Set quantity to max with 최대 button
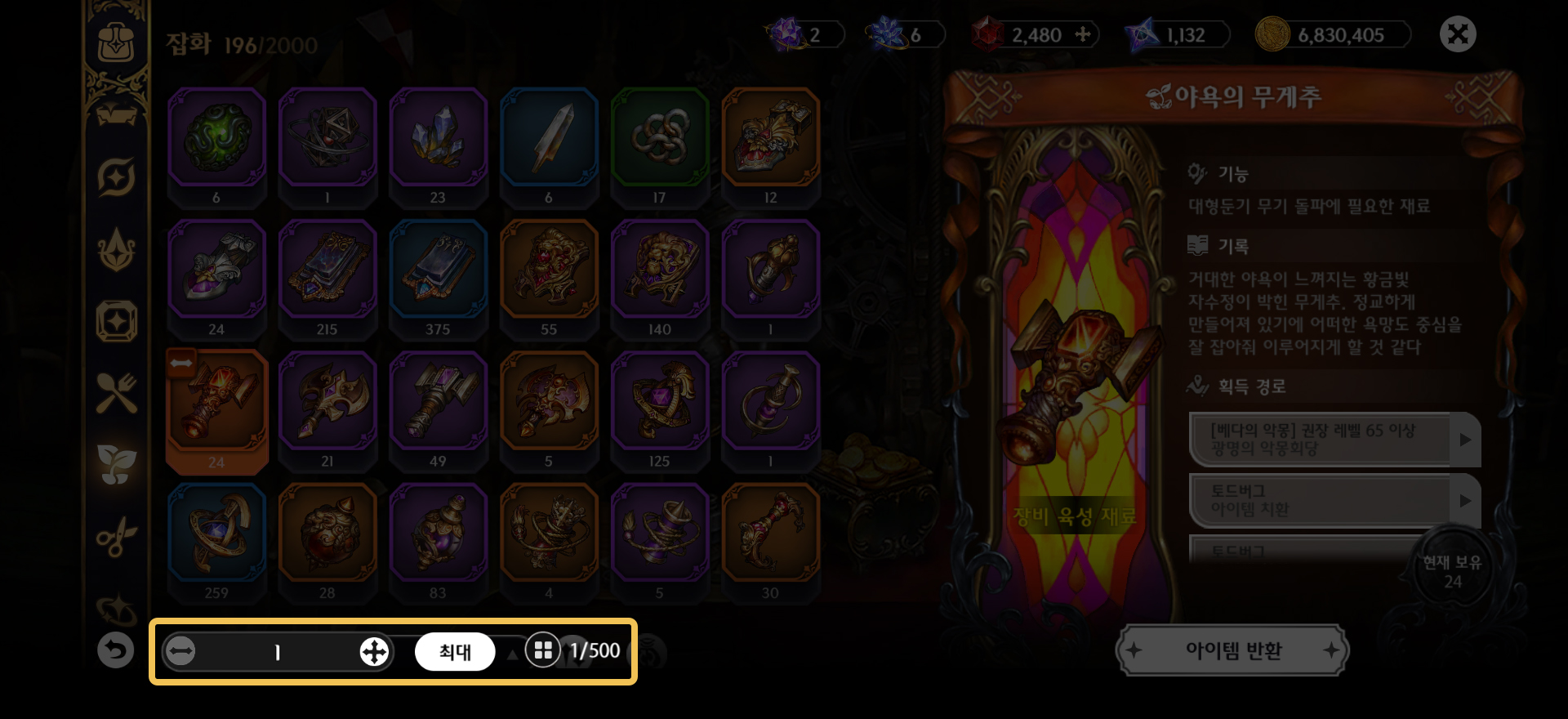Viewport: 1568px width, 719px height. pos(455,651)
